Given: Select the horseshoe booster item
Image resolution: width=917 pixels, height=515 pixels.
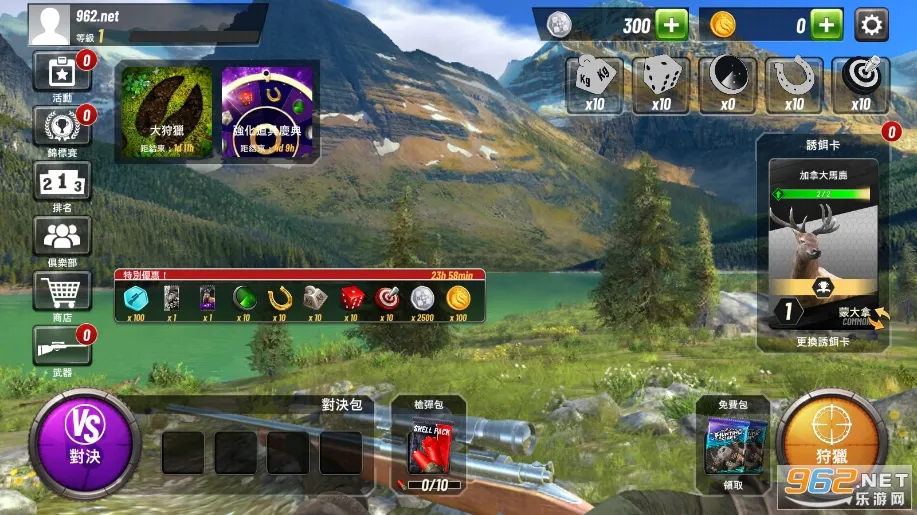Looking at the screenshot, I should click(x=793, y=82).
